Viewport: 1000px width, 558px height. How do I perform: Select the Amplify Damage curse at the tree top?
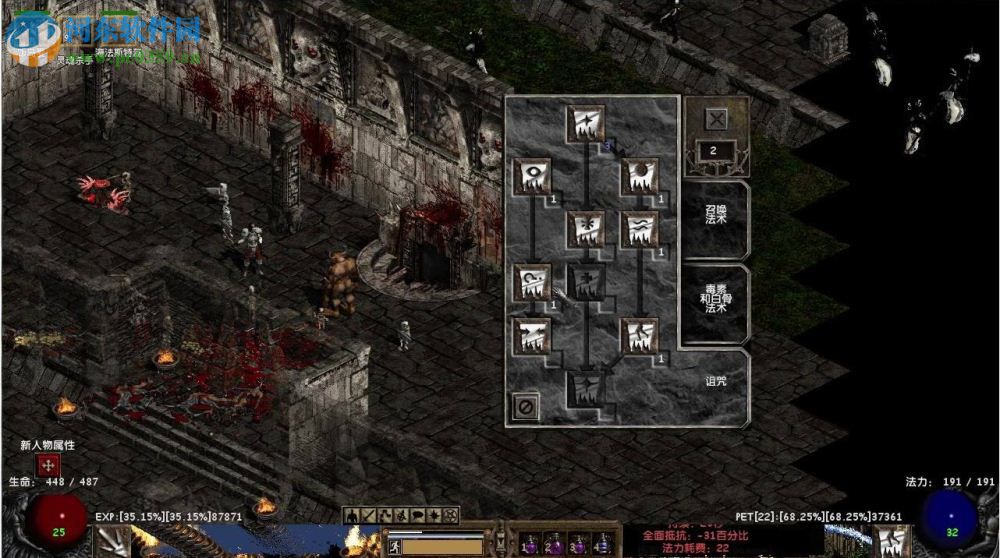pyautogui.click(x=586, y=124)
